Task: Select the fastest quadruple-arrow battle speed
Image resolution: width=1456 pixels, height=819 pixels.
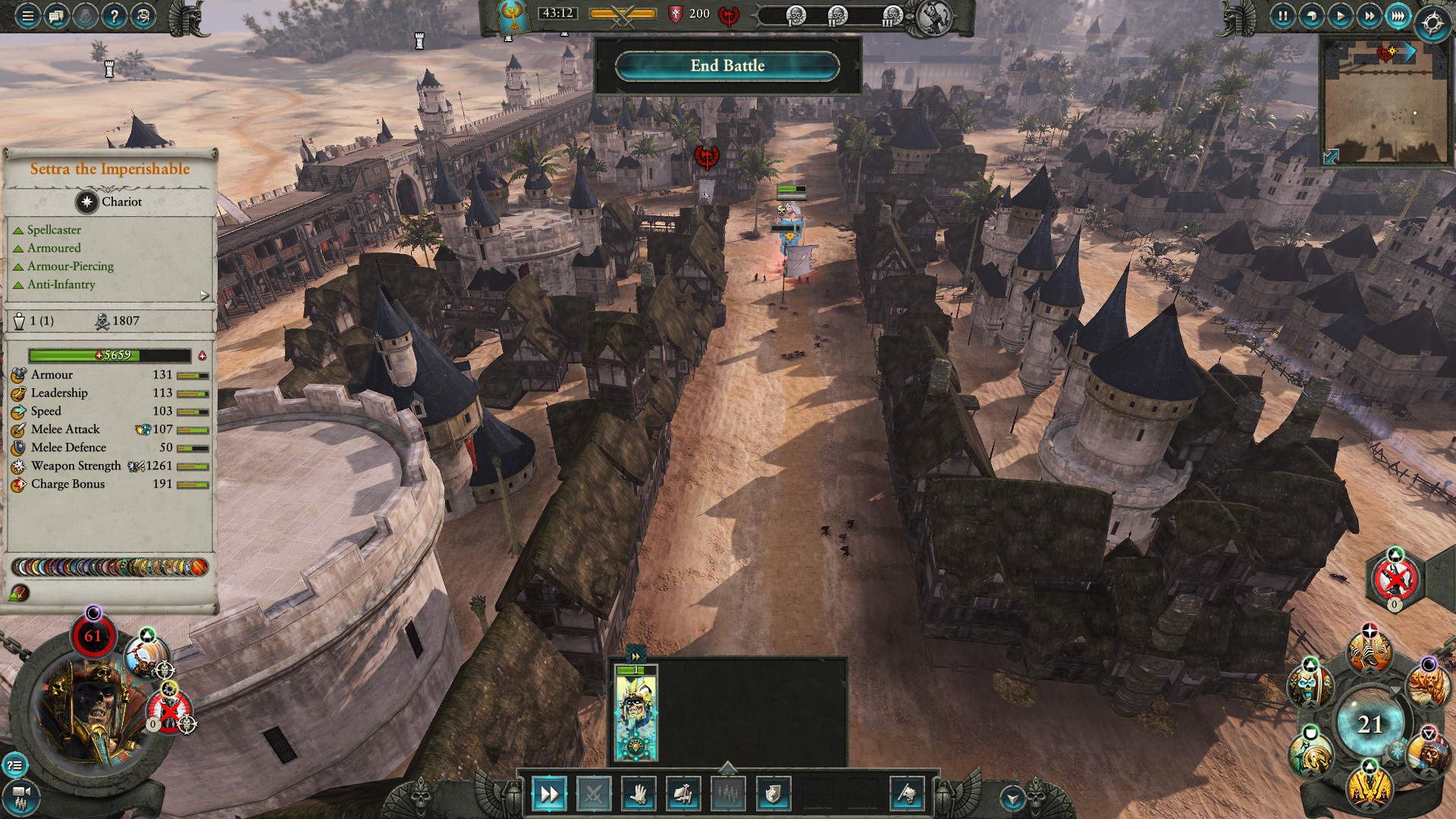Action: coord(1398,16)
